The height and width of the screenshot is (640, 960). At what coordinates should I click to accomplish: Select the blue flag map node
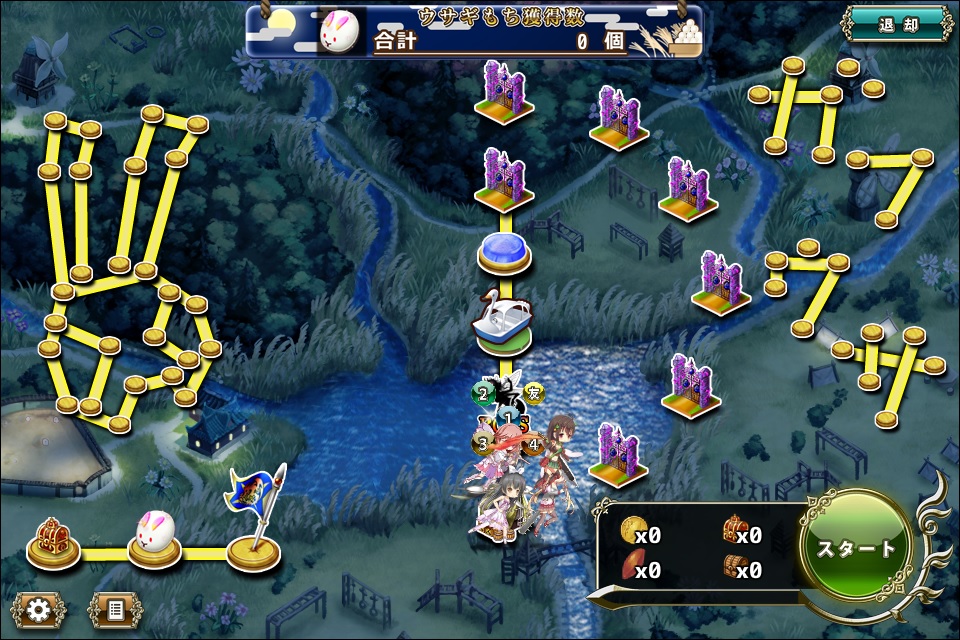(x=255, y=525)
